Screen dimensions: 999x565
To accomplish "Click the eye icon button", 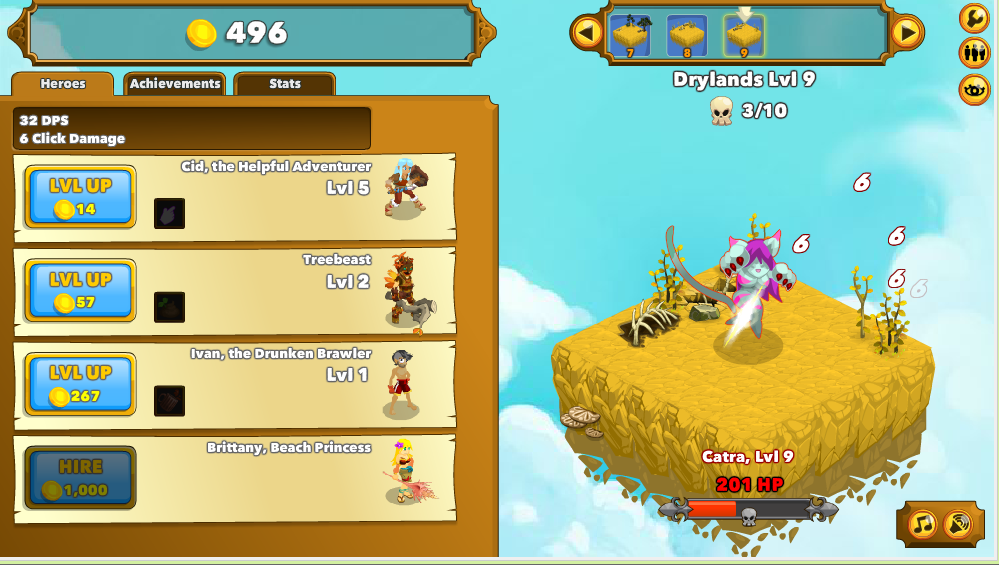I will click(x=974, y=89).
